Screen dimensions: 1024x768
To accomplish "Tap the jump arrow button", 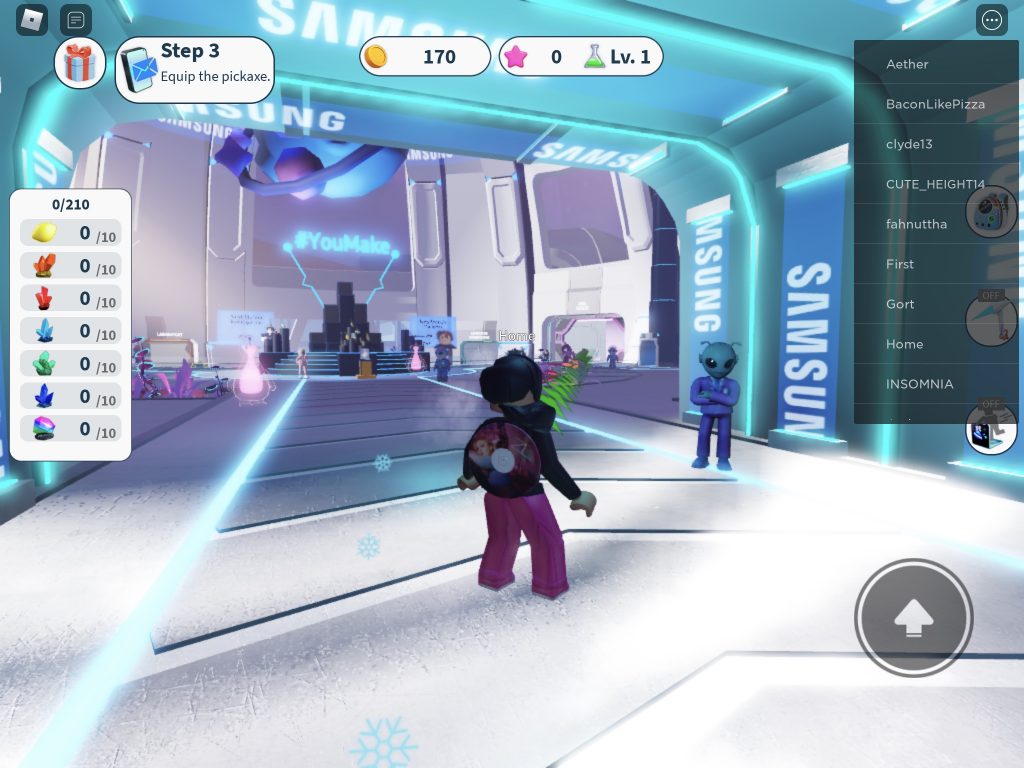I will coord(913,619).
